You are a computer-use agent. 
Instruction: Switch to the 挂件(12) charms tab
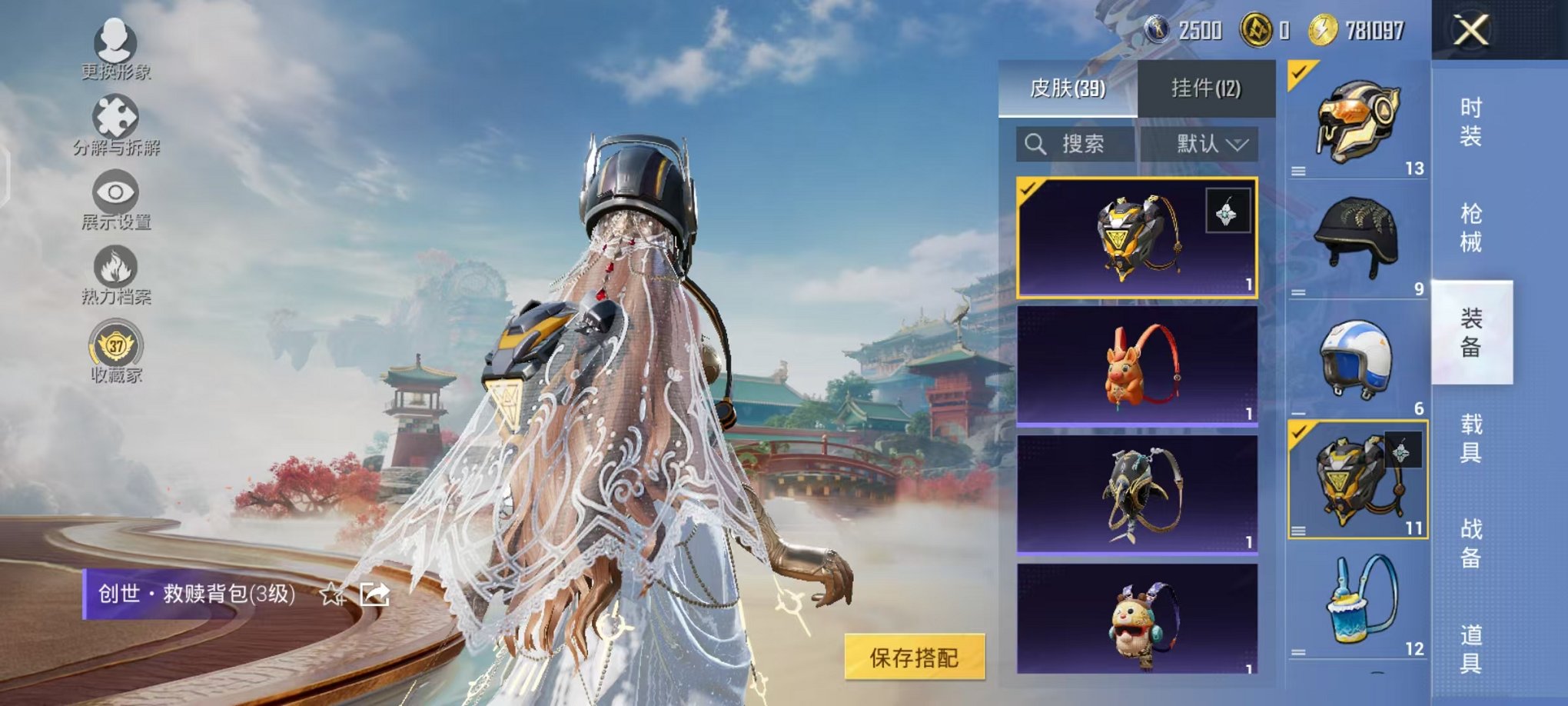coord(1204,88)
